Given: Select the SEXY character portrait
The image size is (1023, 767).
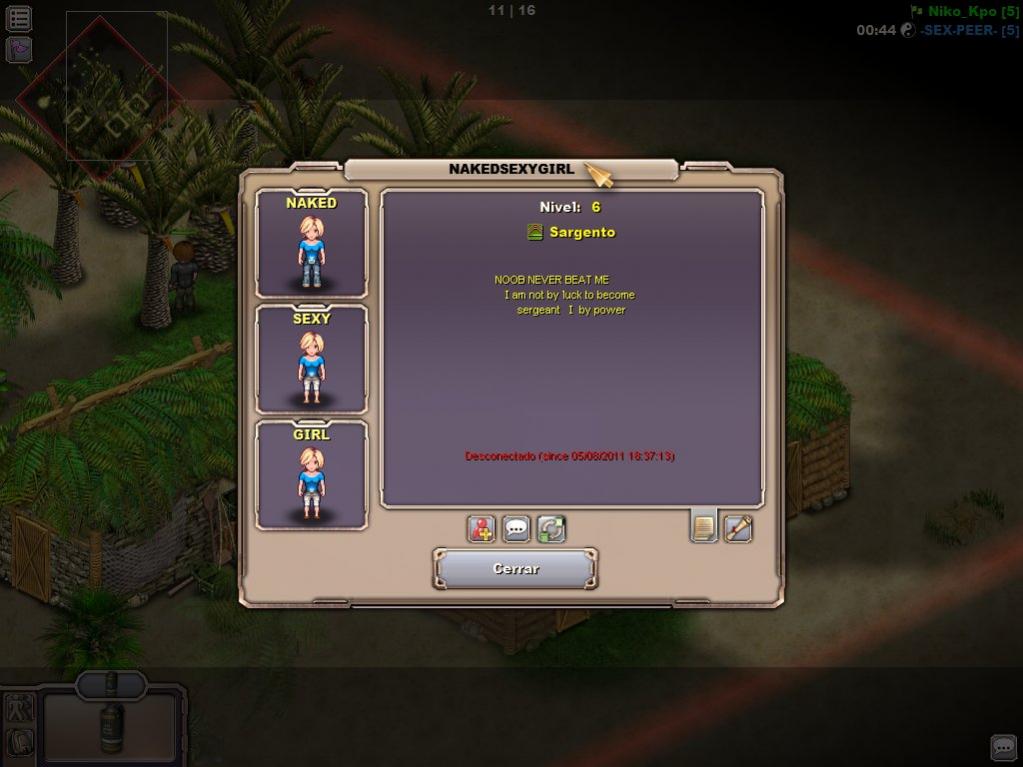Looking at the screenshot, I should pos(311,360).
